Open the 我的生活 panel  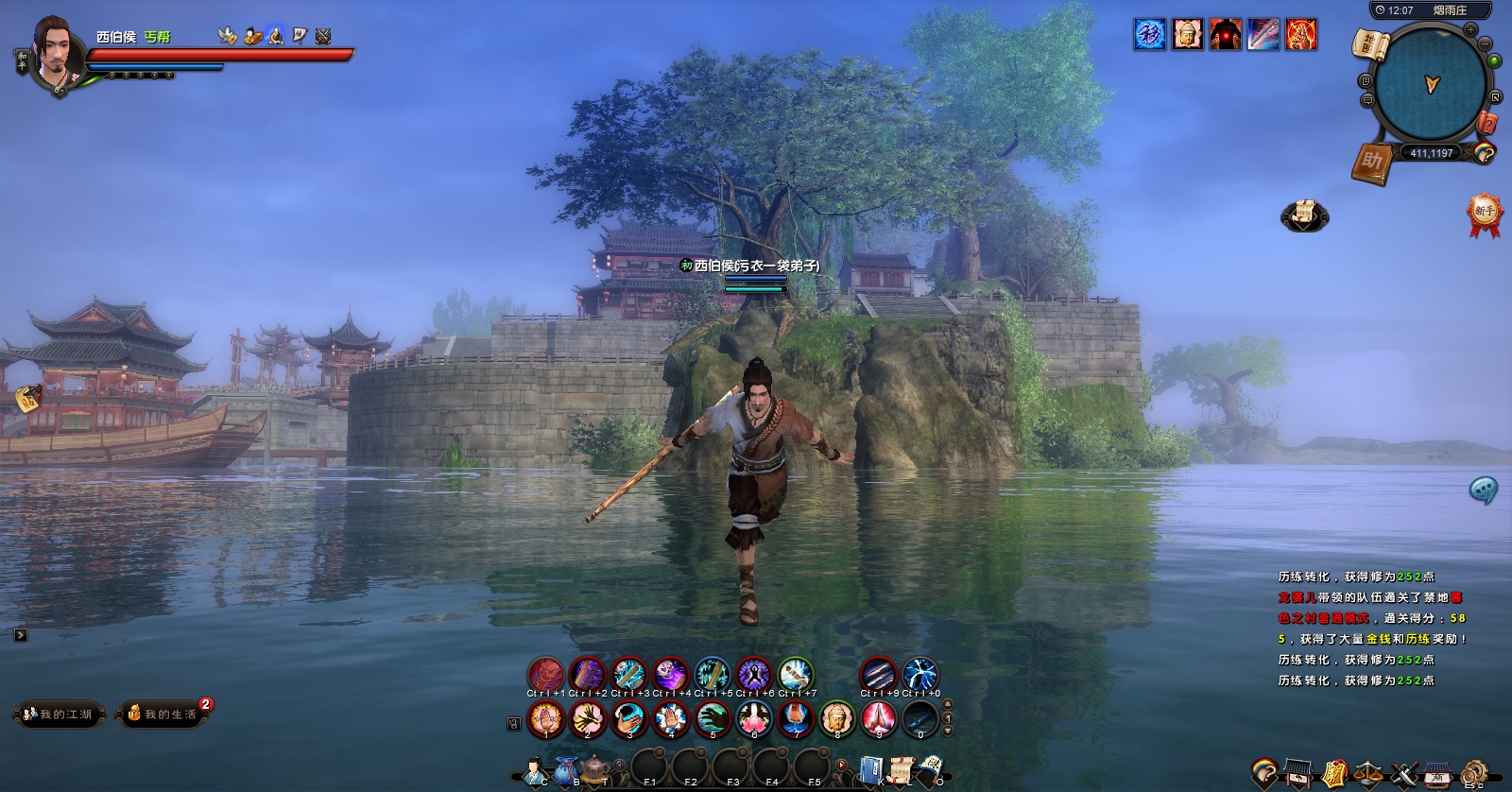click(x=163, y=715)
